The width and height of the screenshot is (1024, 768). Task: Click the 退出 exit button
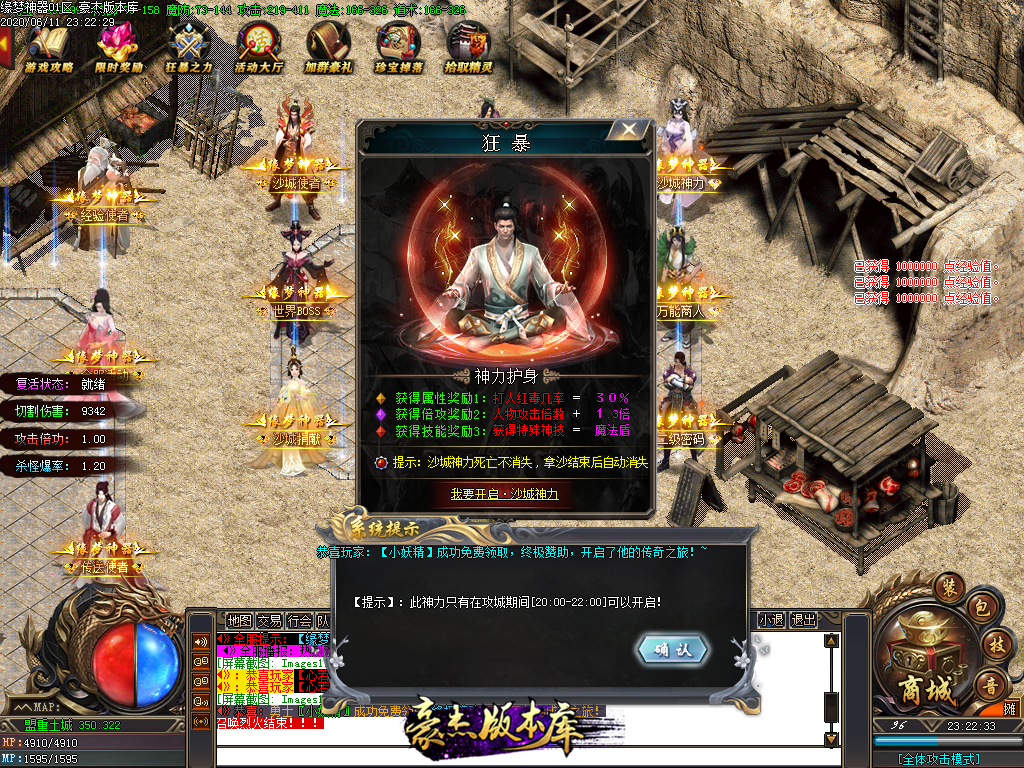(x=803, y=620)
